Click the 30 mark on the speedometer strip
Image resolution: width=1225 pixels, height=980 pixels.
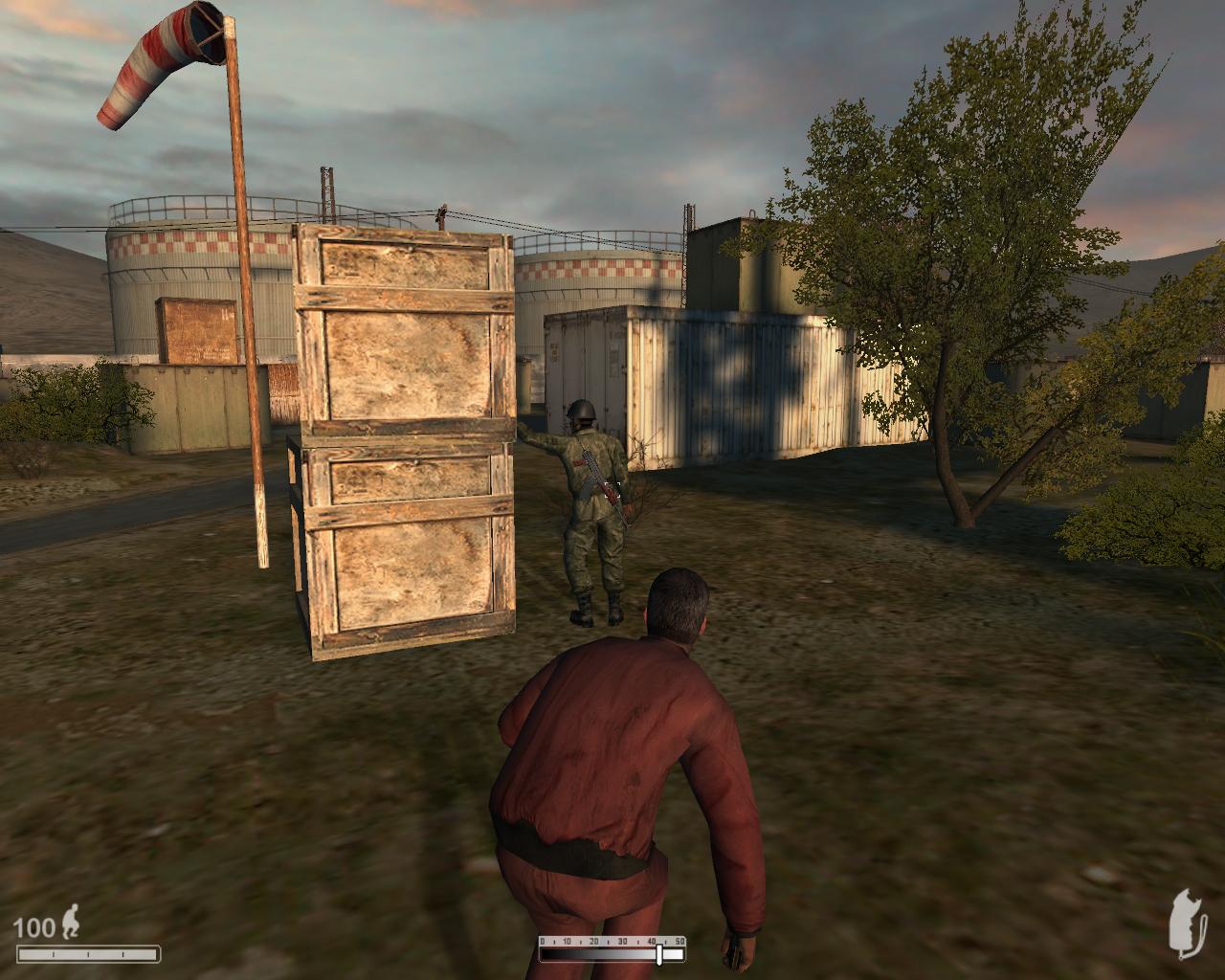pos(622,941)
